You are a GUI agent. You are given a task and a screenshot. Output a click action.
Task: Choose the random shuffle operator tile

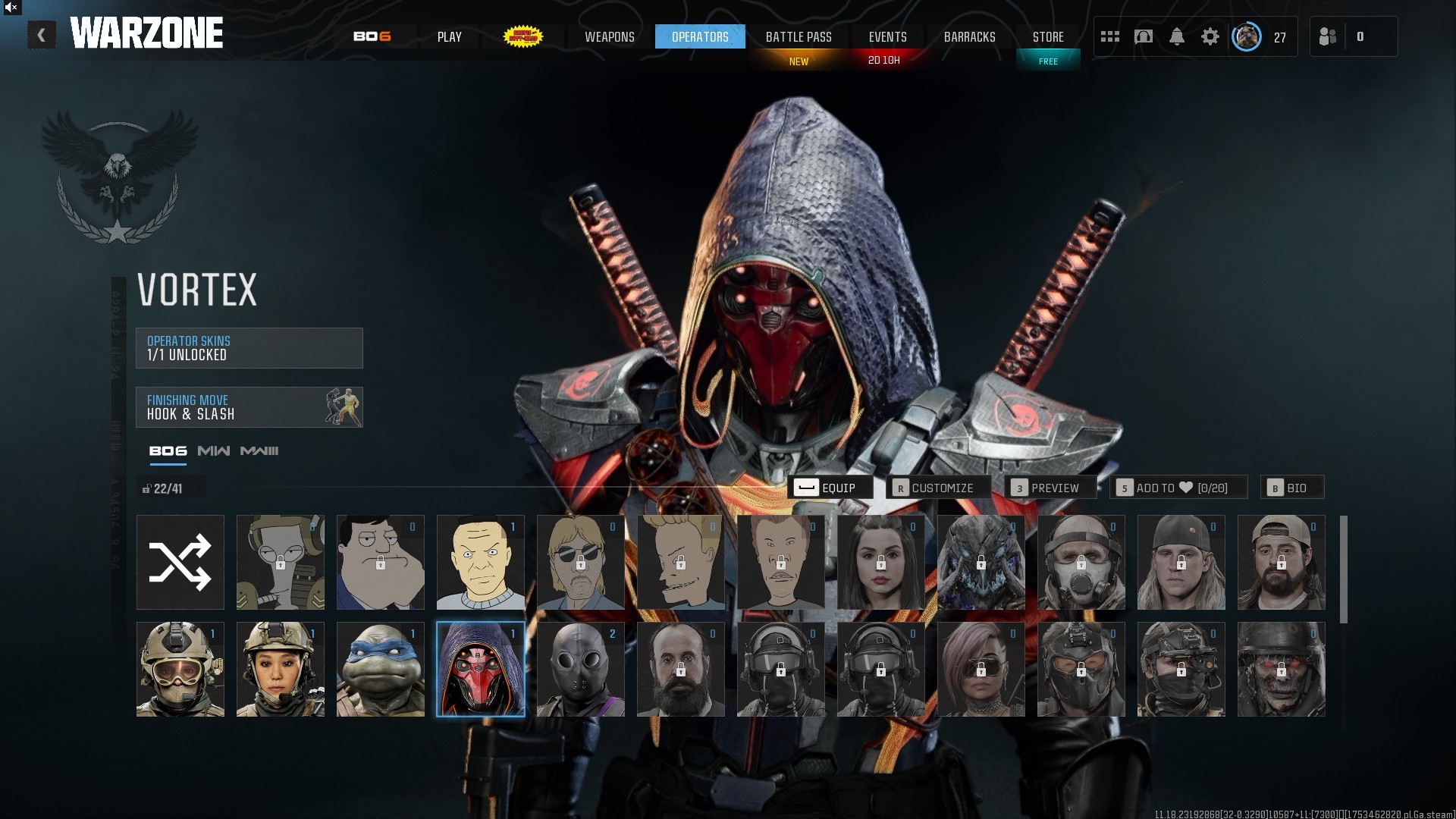[x=180, y=562]
